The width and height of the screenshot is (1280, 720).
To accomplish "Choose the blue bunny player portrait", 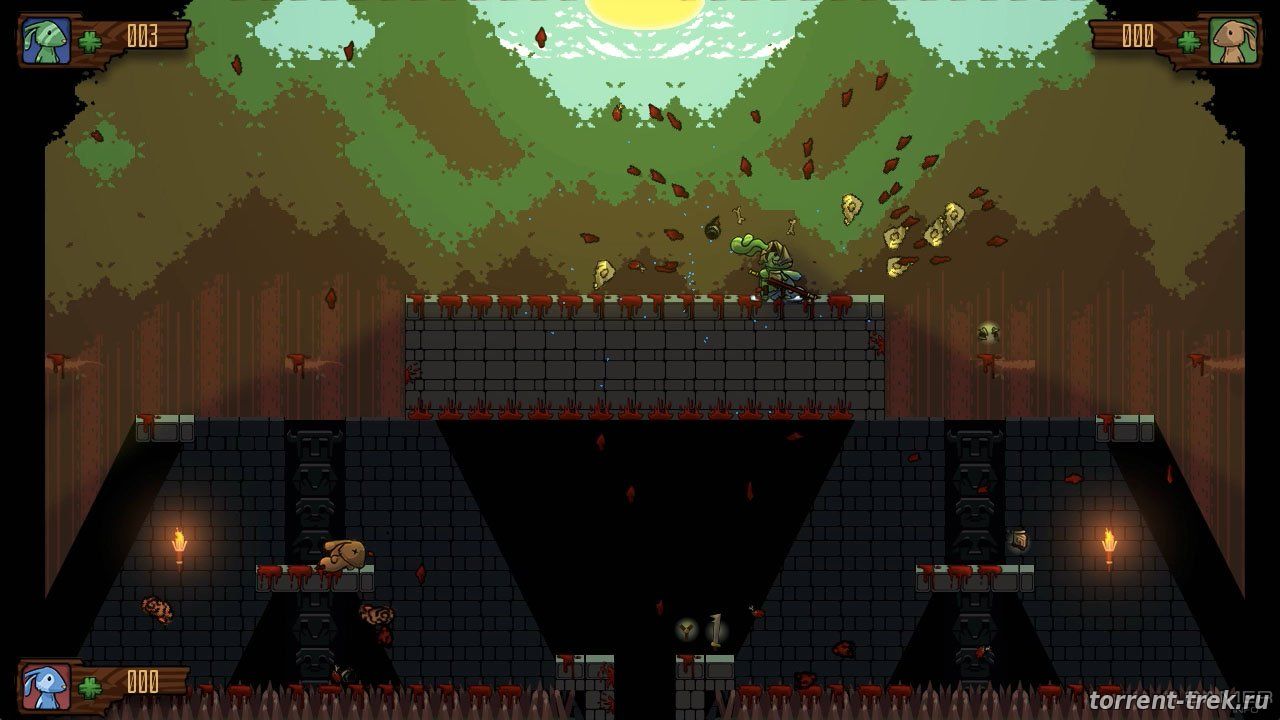I will [x=47, y=685].
